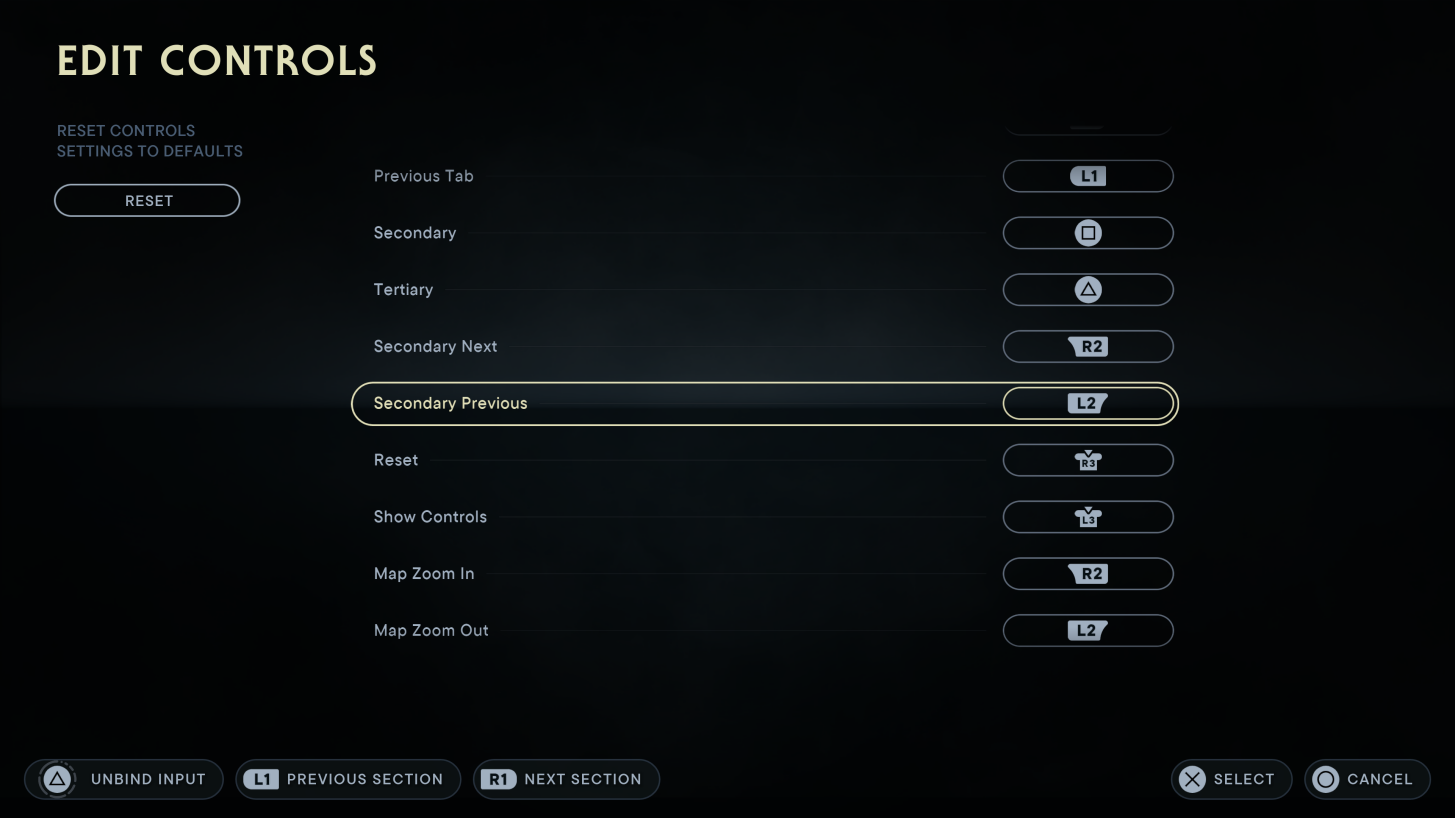Click the Map Zoom In row label
This screenshot has height=818, width=1455.
click(x=425, y=573)
